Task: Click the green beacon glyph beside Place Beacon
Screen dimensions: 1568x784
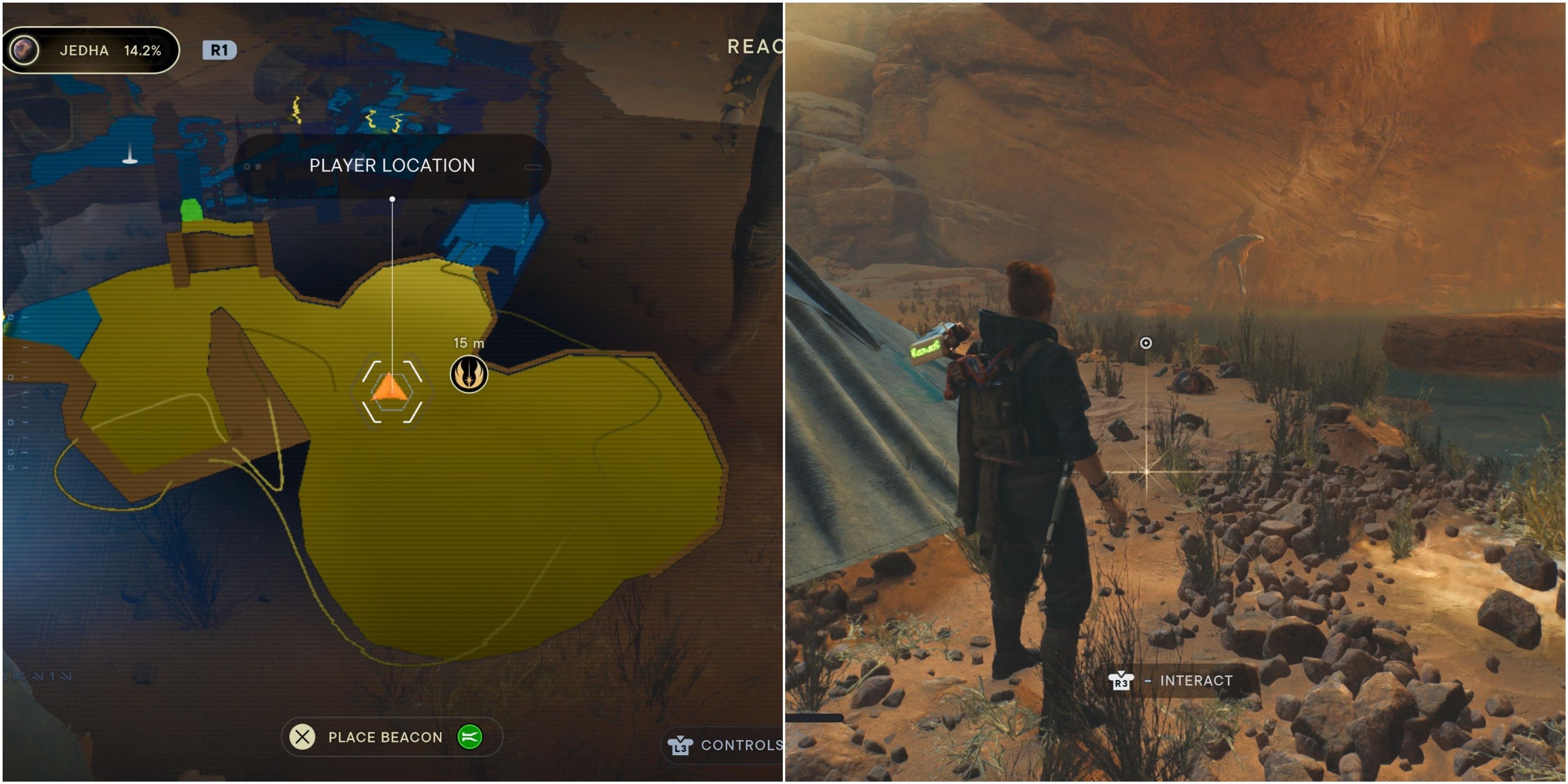Action: tap(469, 737)
